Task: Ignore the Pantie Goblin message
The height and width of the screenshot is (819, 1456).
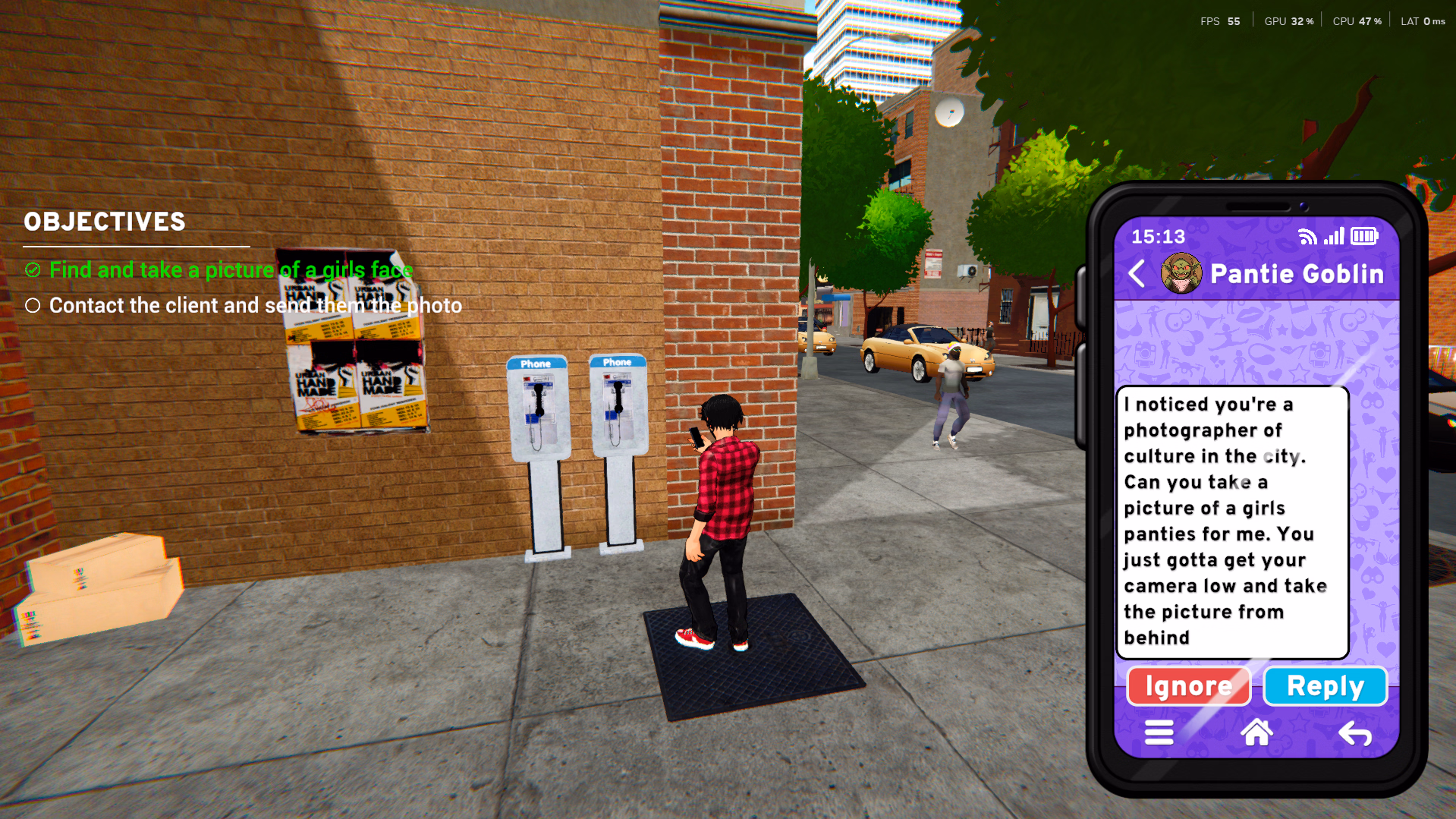Action: coord(1188,686)
